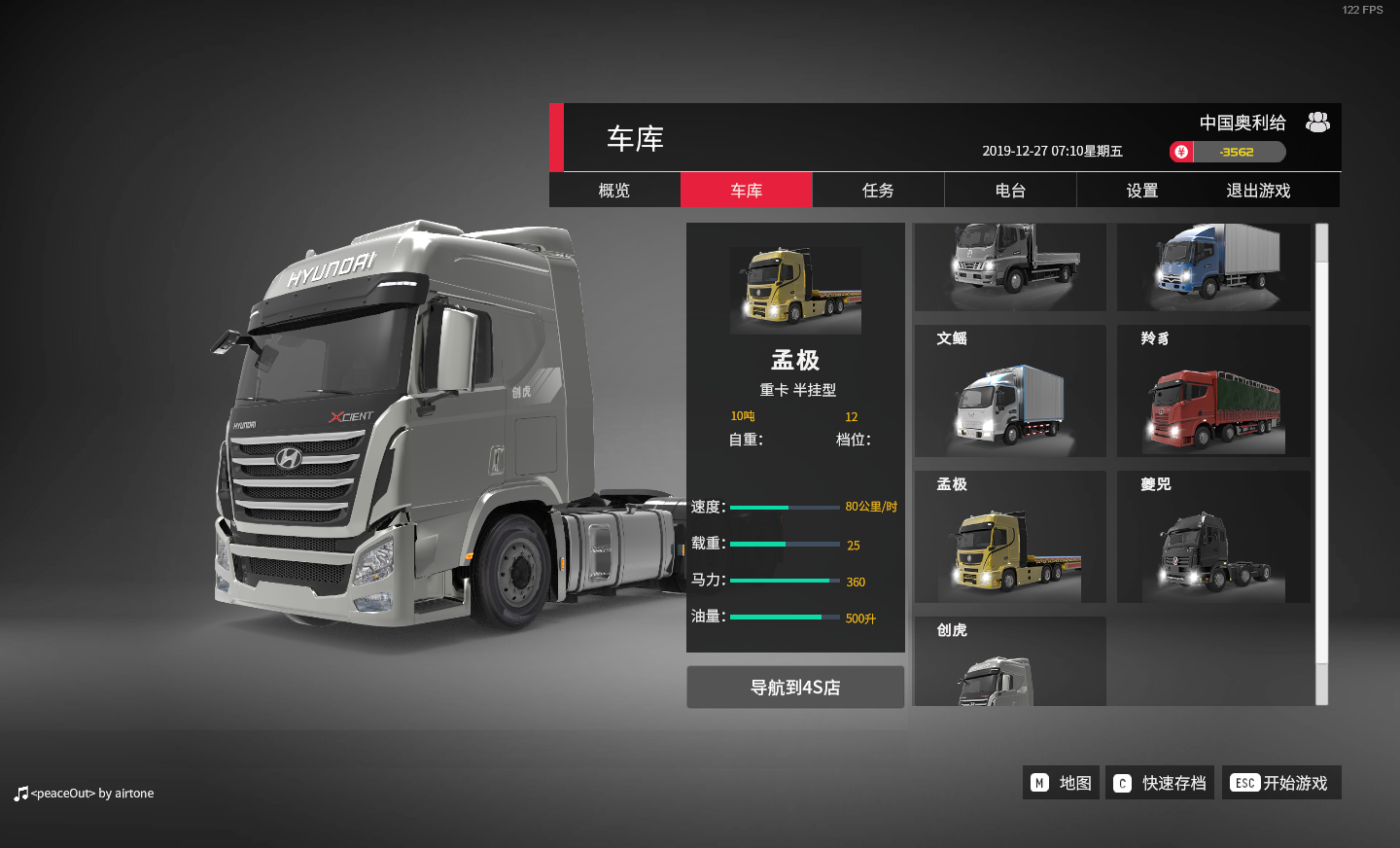1400x848 pixels.
Task: Open the players group icon
Action: click(1317, 123)
